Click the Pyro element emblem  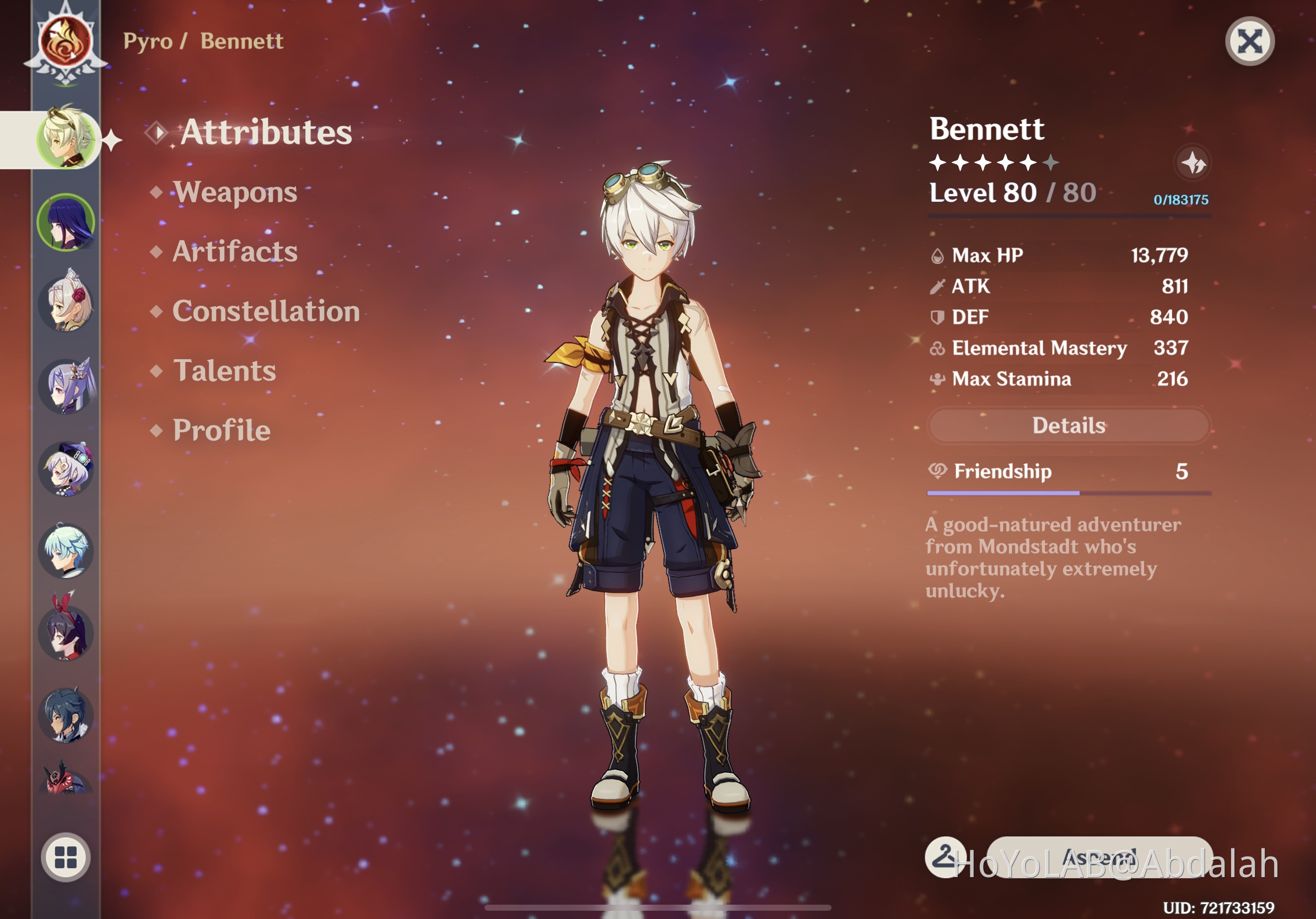pos(66,42)
